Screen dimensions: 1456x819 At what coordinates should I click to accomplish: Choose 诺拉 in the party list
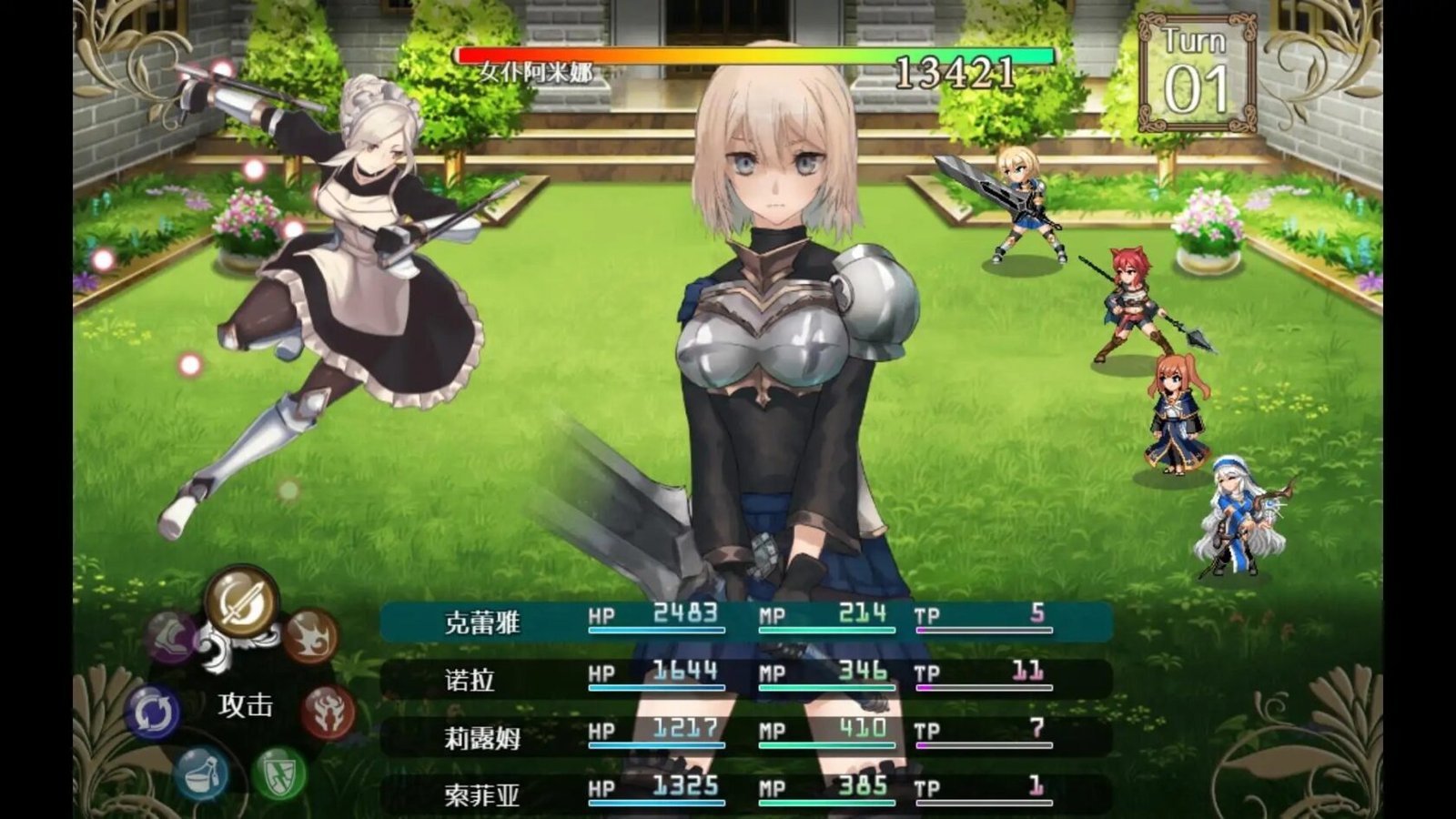746,679
